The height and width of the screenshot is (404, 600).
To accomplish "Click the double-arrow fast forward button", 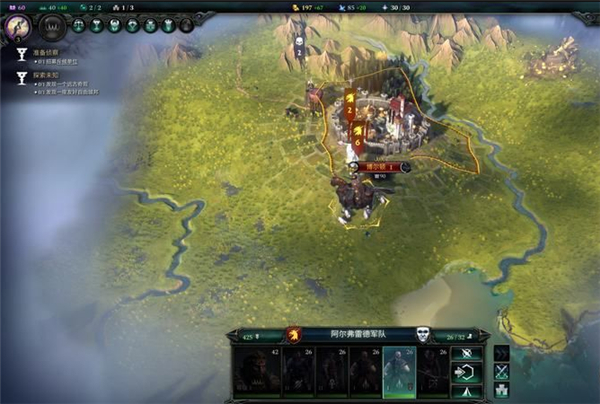I will click(502, 353).
